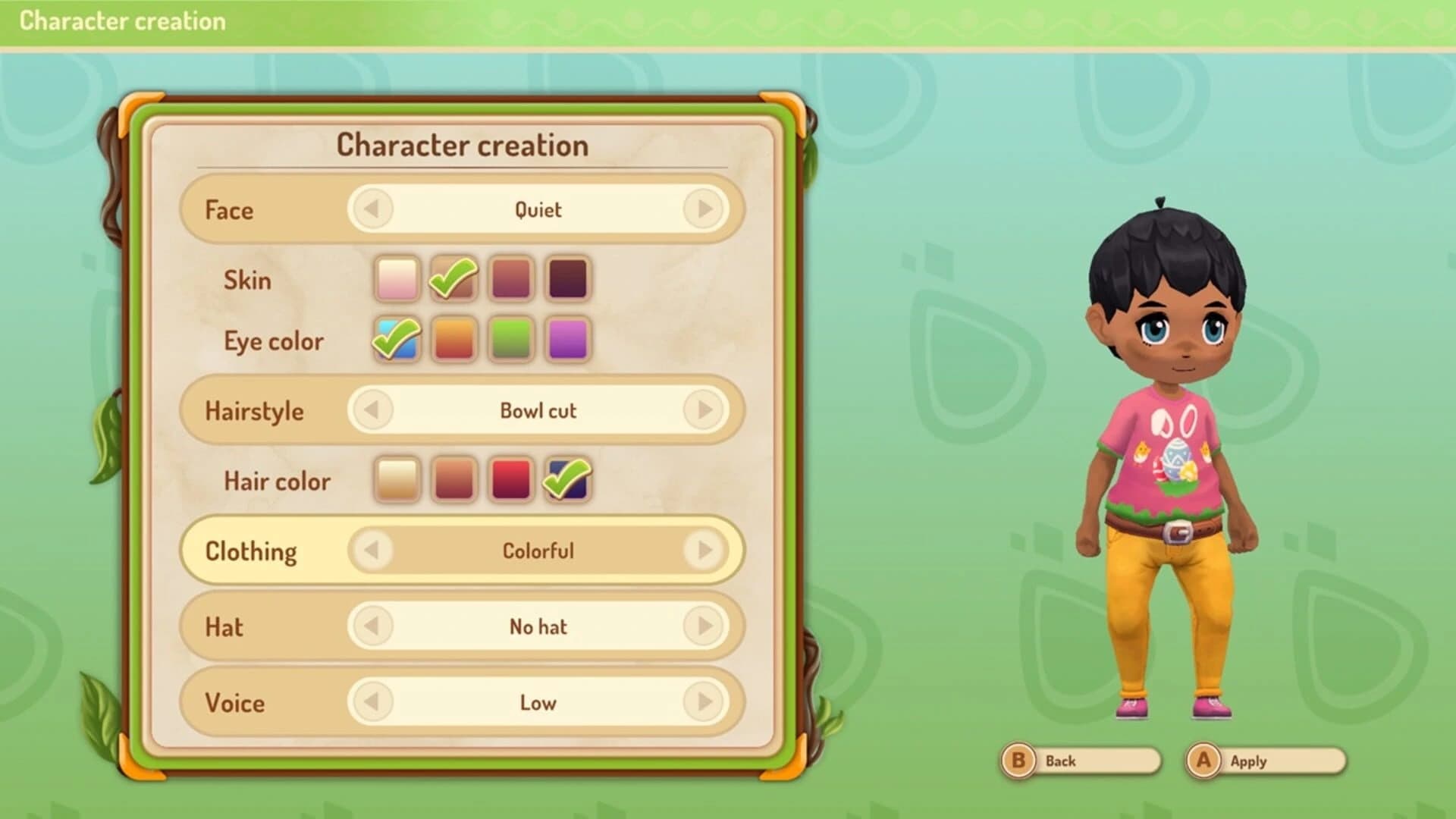1456x819 pixels.
Task: Select the previous voice pitch
Action: point(371,703)
